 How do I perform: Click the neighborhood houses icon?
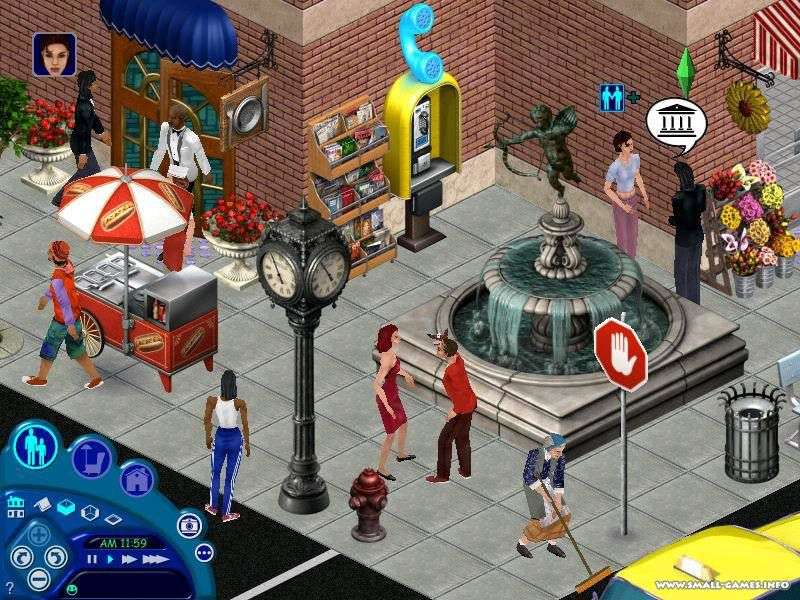(x=14, y=508)
